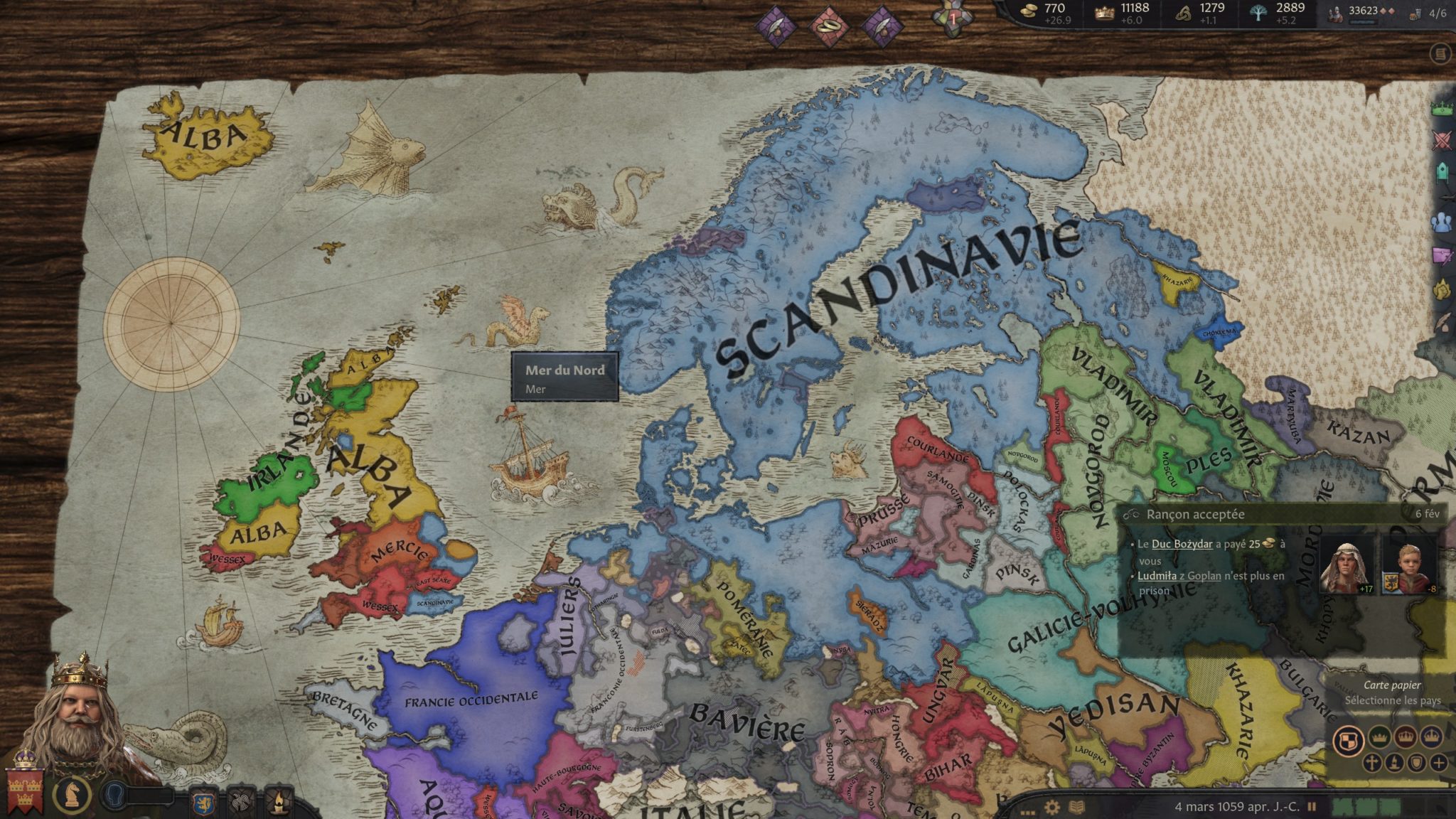
Task: Expand the ellipsis options near the date bar
Action: [x=1029, y=812]
